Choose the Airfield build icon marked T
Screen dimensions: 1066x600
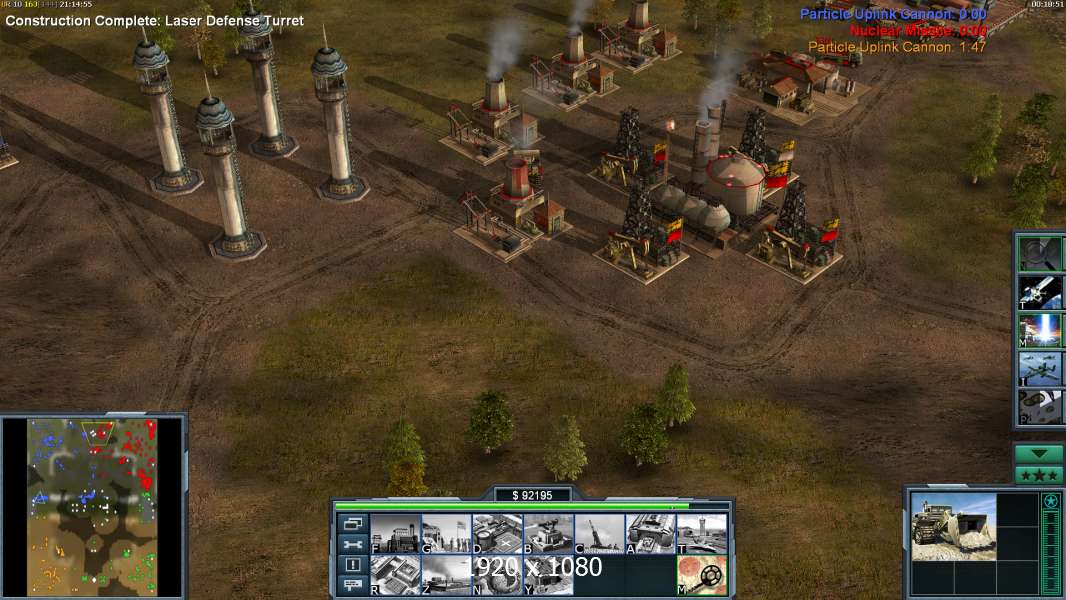click(701, 534)
